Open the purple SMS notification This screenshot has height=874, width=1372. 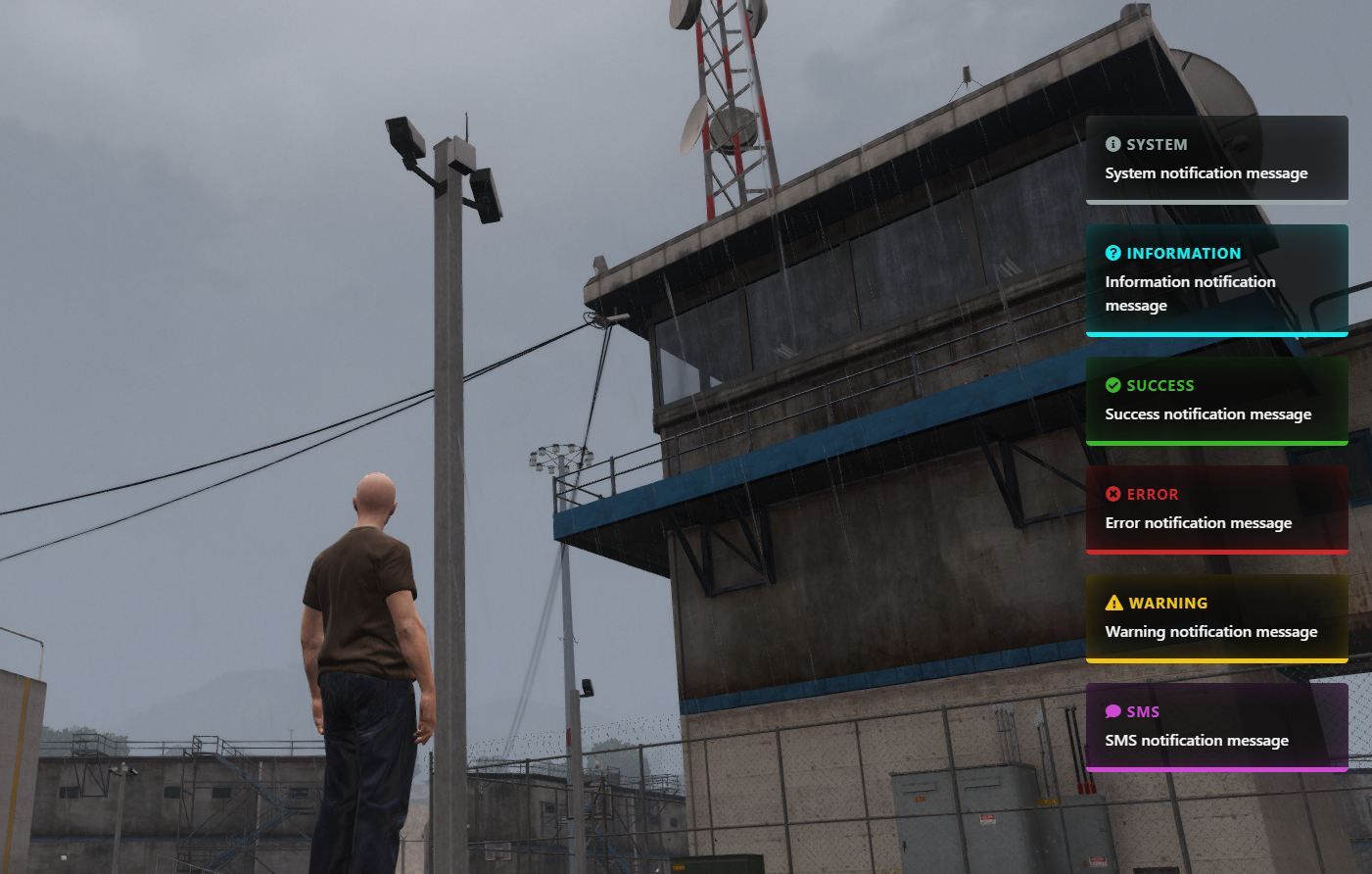[x=1216, y=727]
